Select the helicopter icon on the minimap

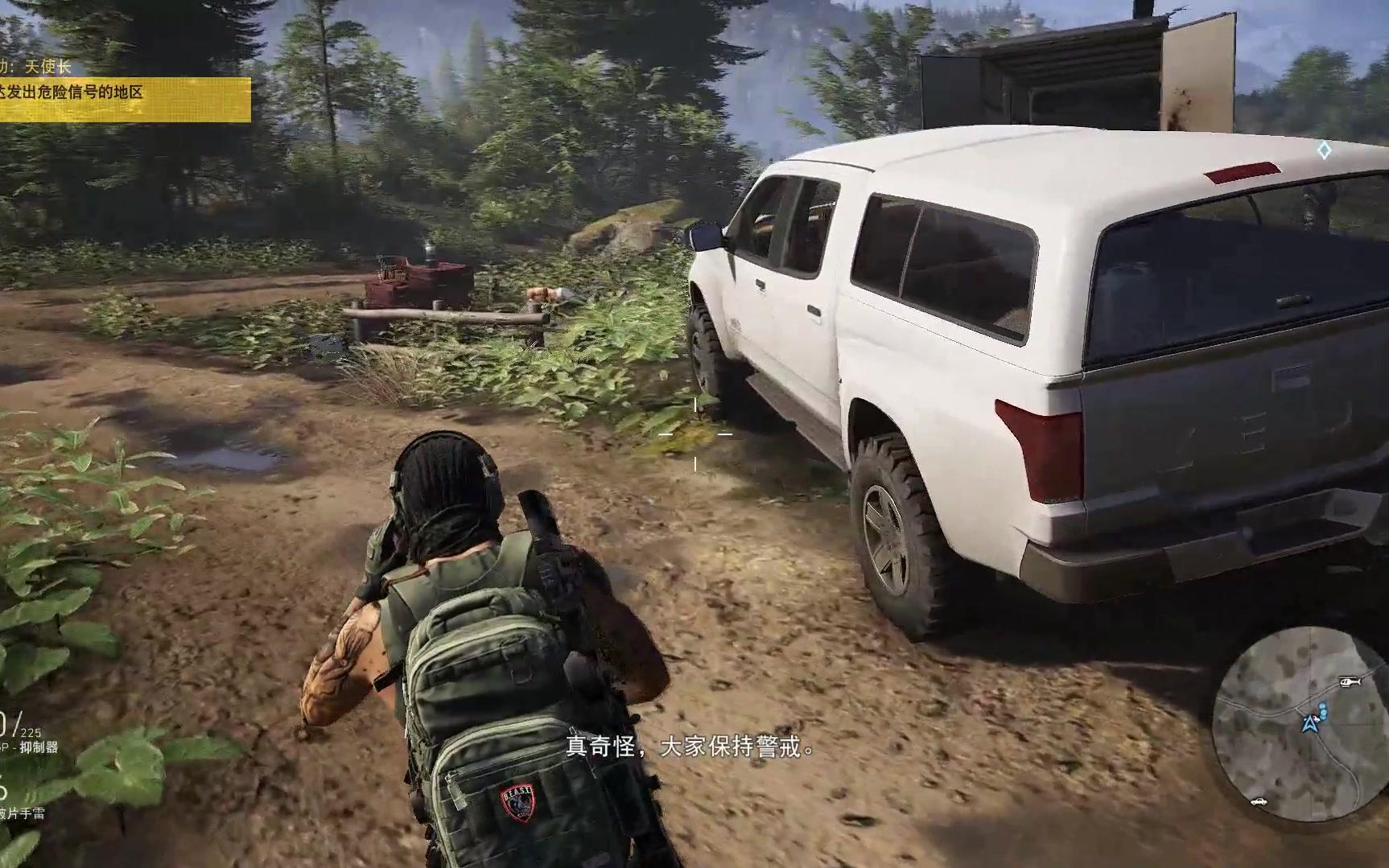(1349, 682)
